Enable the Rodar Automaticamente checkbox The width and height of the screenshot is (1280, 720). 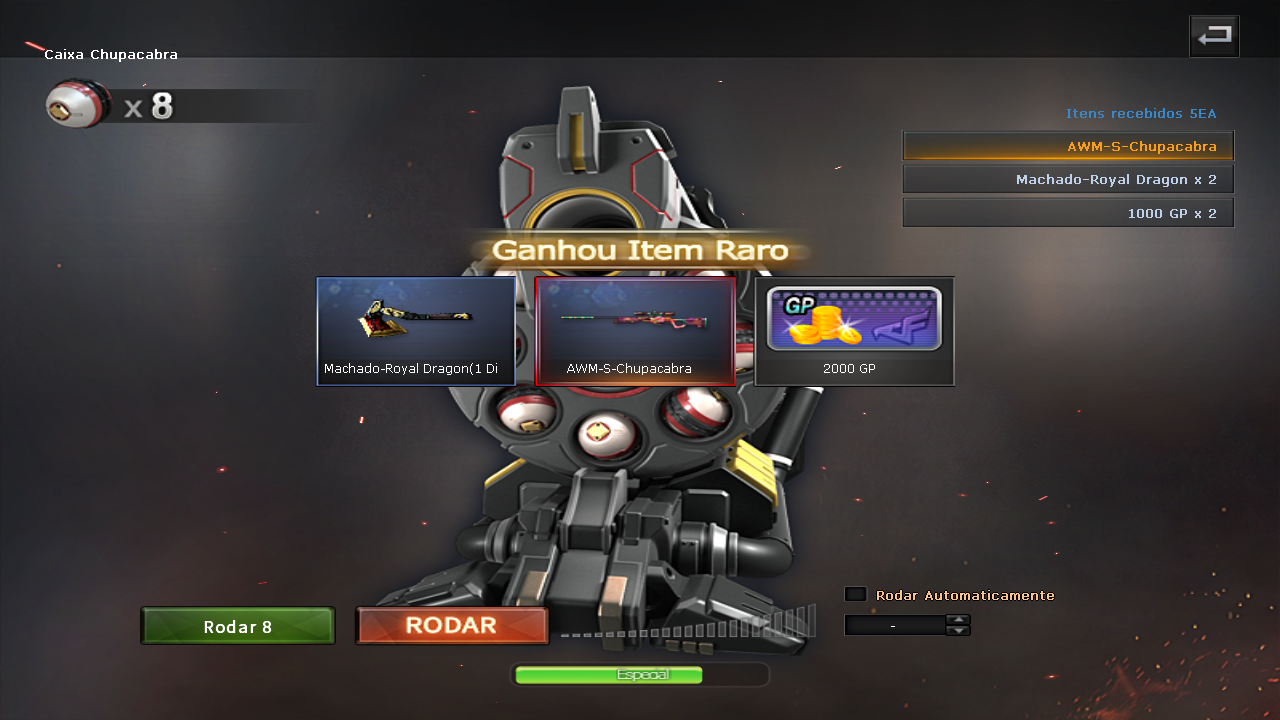coord(855,594)
